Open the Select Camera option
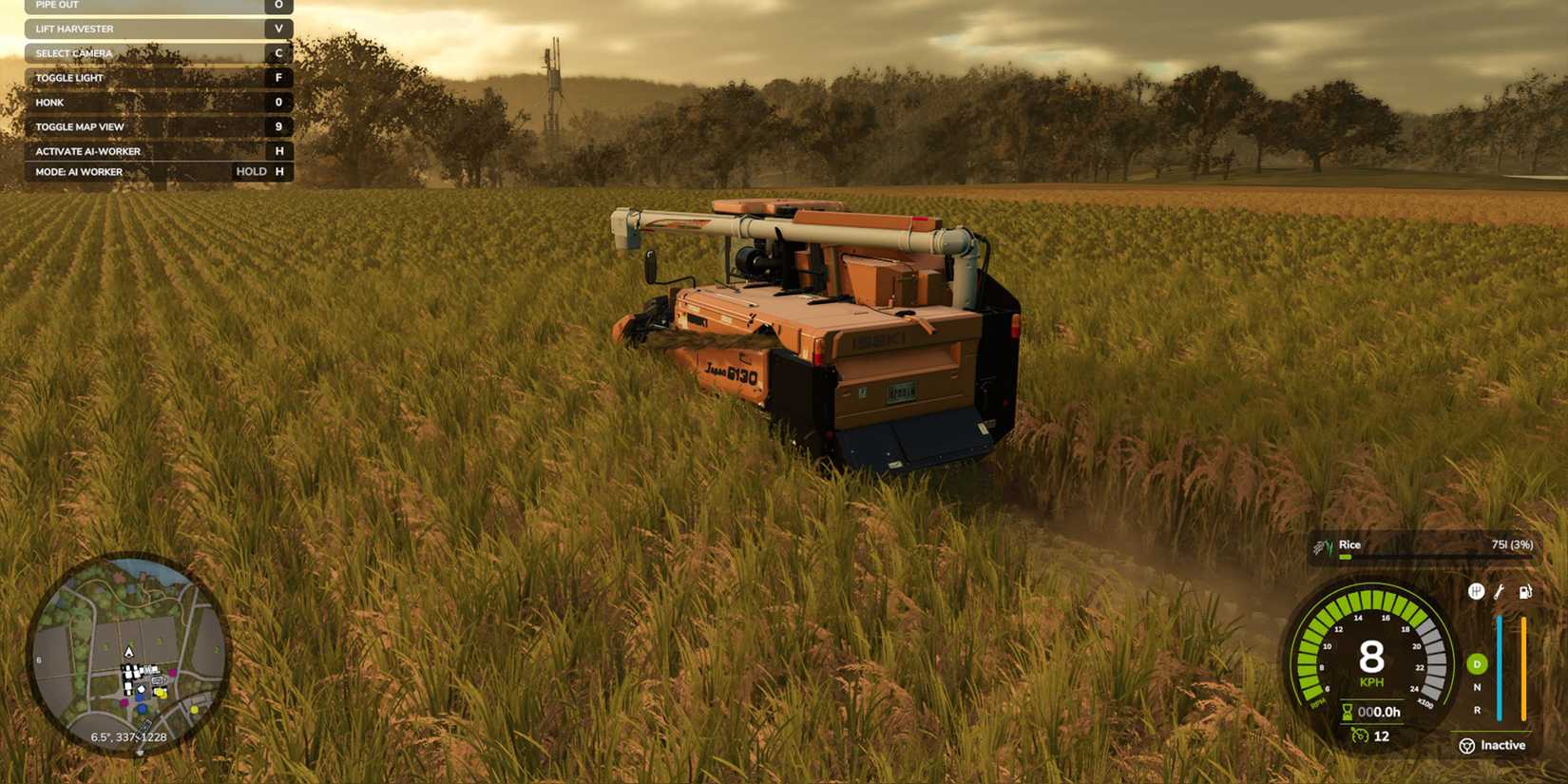Viewport: 1568px width, 784px height. (159, 53)
